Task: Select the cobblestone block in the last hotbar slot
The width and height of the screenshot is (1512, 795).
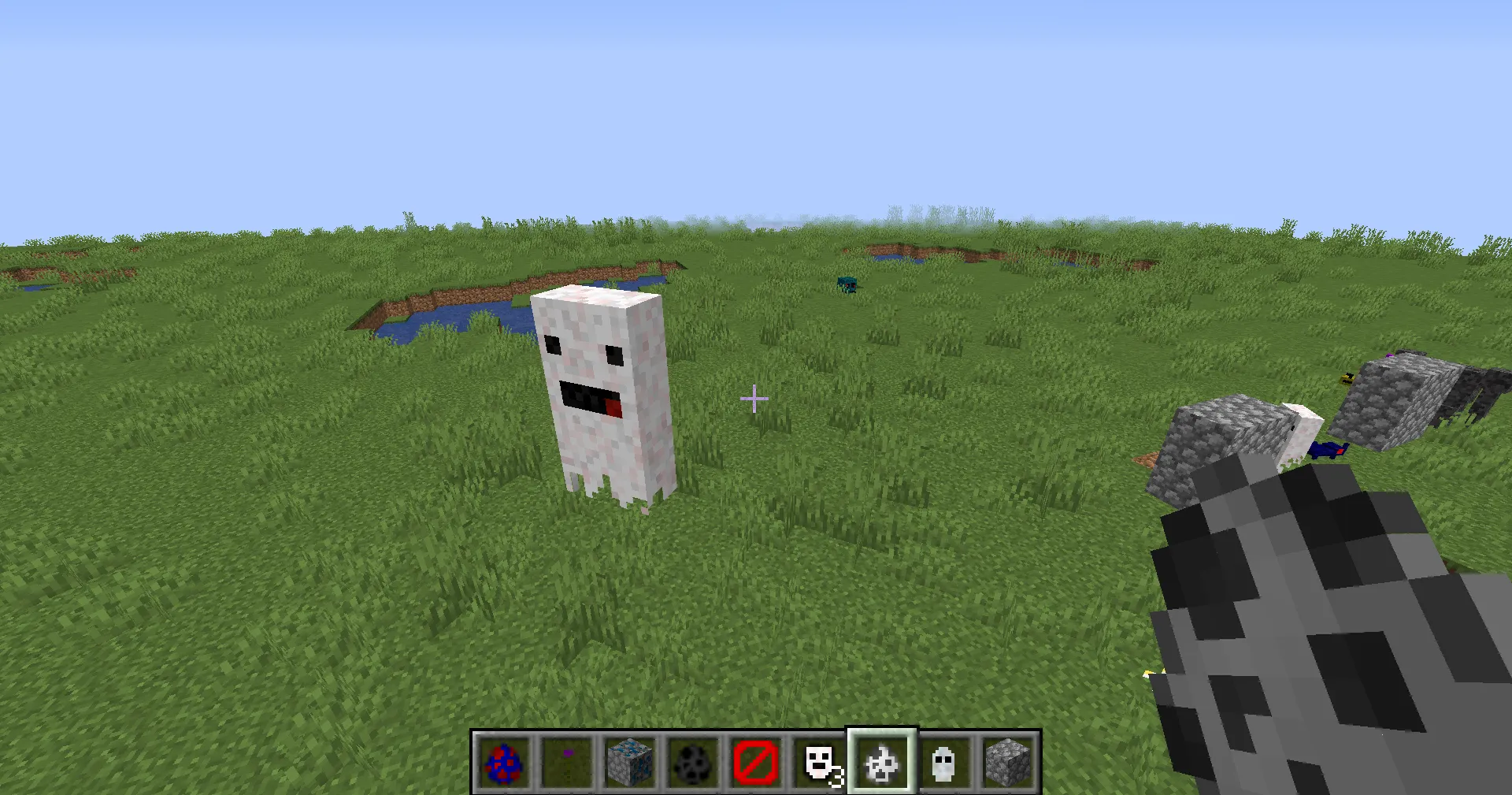Action: pyautogui.click(x=1007, y=761)
